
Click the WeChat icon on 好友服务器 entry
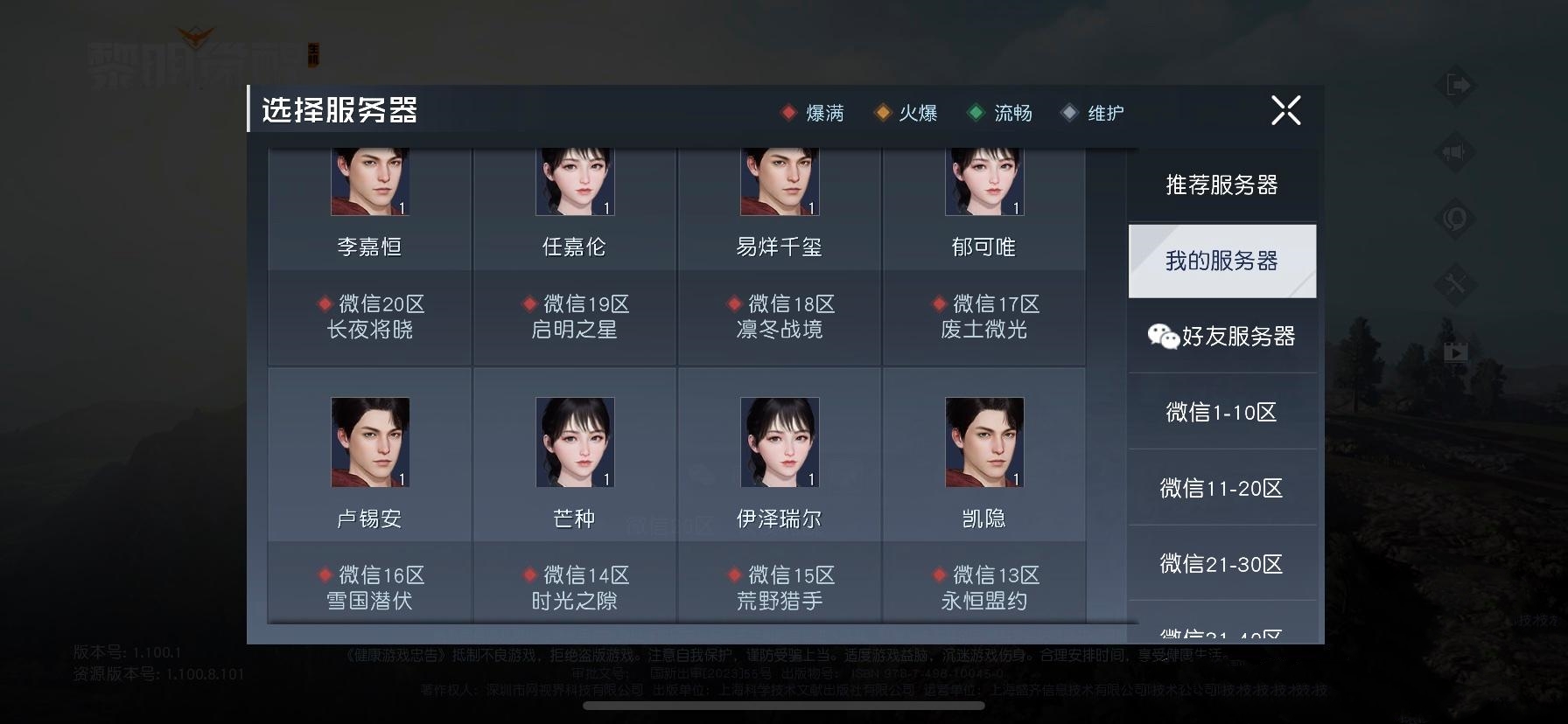tap(1161, 336)
